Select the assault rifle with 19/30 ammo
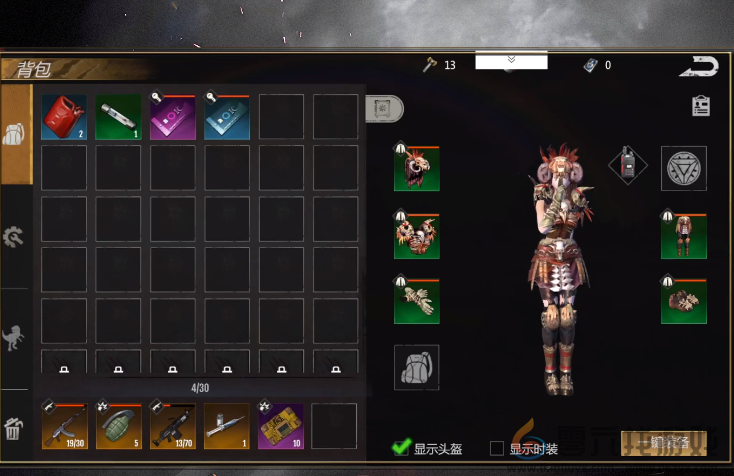This screenshot has height=476, width=734. (64, 425)
